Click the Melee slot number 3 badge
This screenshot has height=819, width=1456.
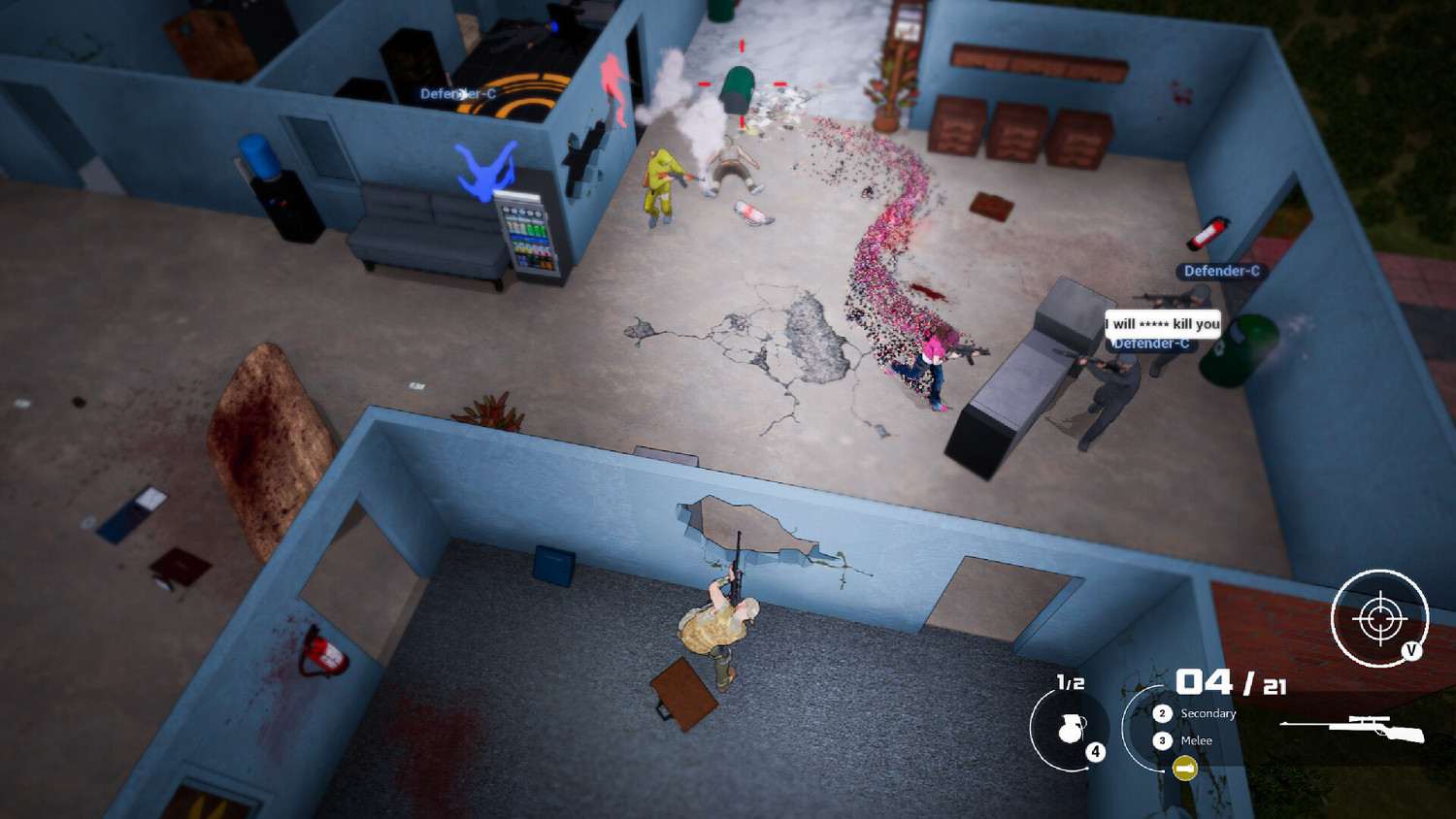pyautogui.click(x=1163, y=740)
